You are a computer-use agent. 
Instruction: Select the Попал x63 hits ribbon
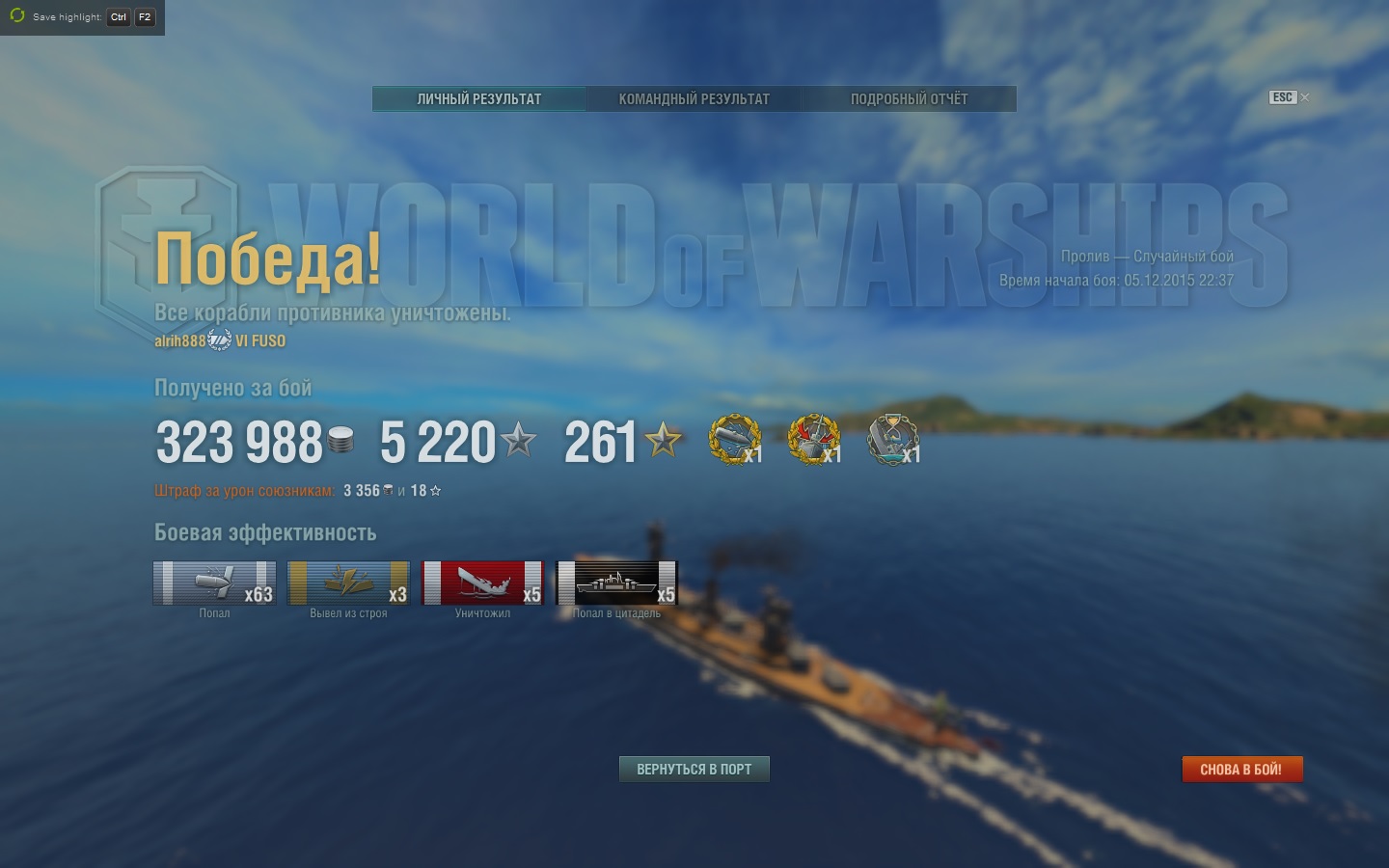pyautogui.click(x=214, y=583)
